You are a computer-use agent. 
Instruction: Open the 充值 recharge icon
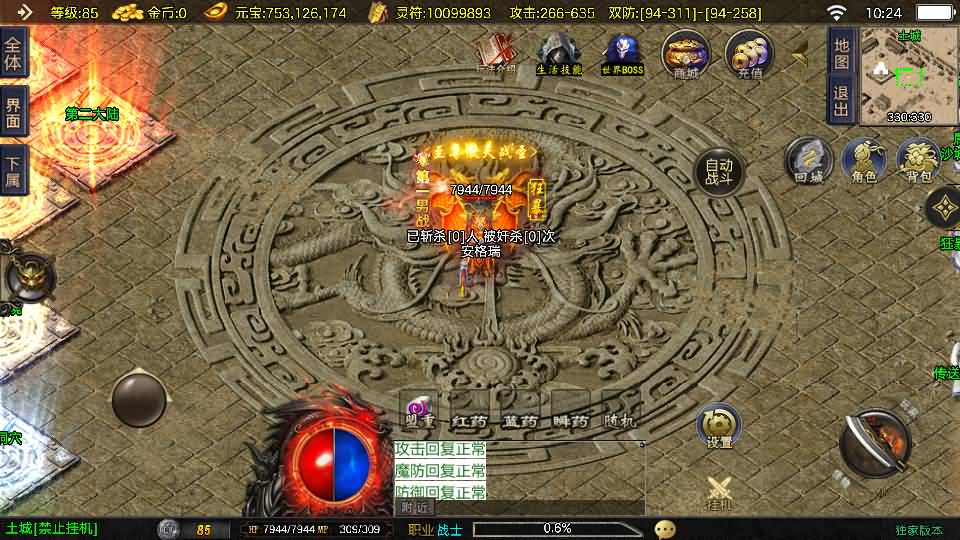(749, 53)
